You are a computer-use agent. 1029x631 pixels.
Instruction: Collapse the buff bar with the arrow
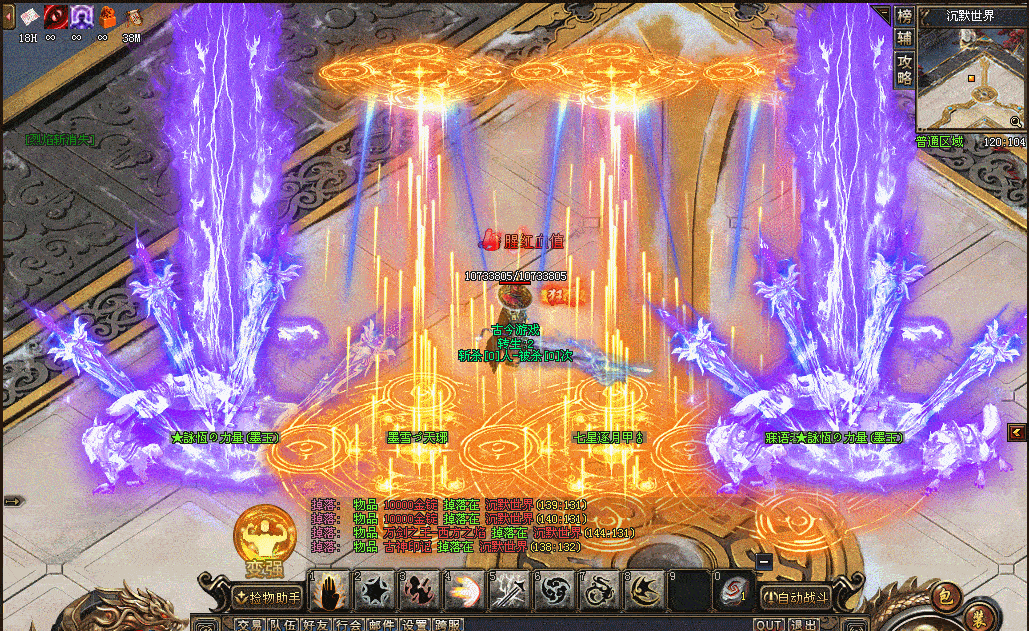click(10, 15)
